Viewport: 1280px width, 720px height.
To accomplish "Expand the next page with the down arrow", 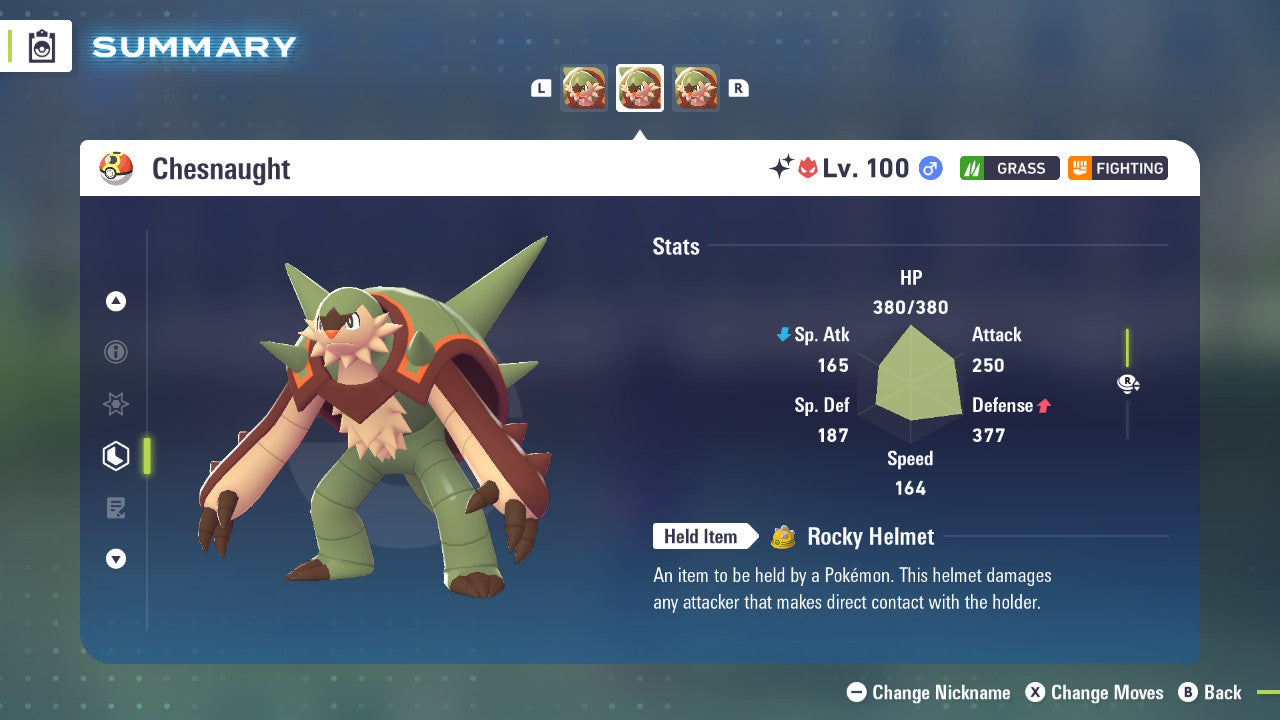I will (x=116, y=559).
